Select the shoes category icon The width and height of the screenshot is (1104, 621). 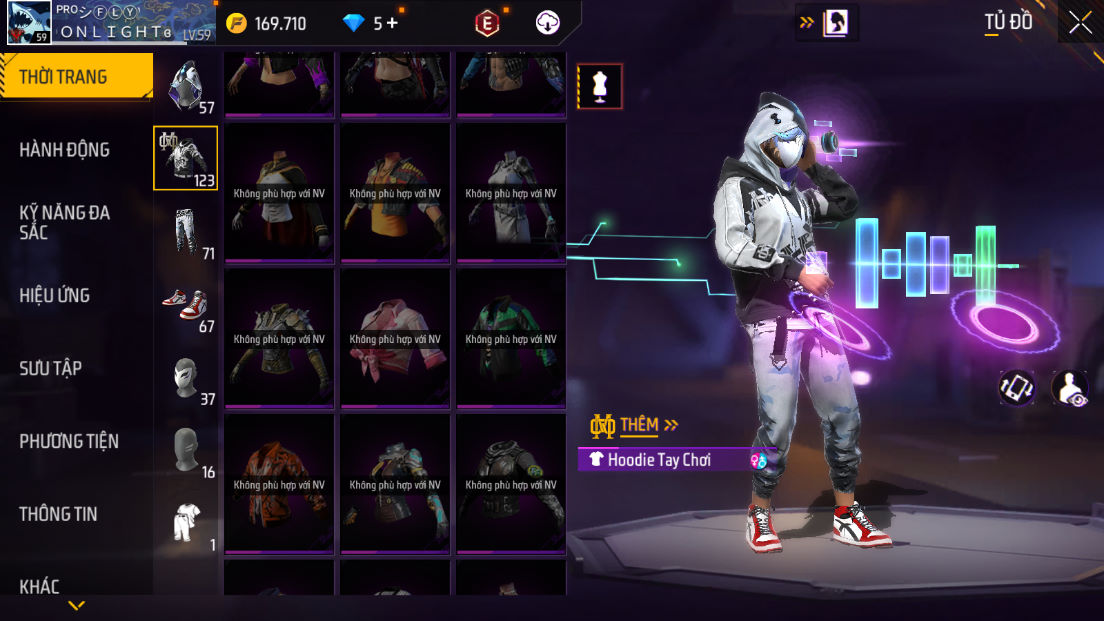(x=186, y=304)
